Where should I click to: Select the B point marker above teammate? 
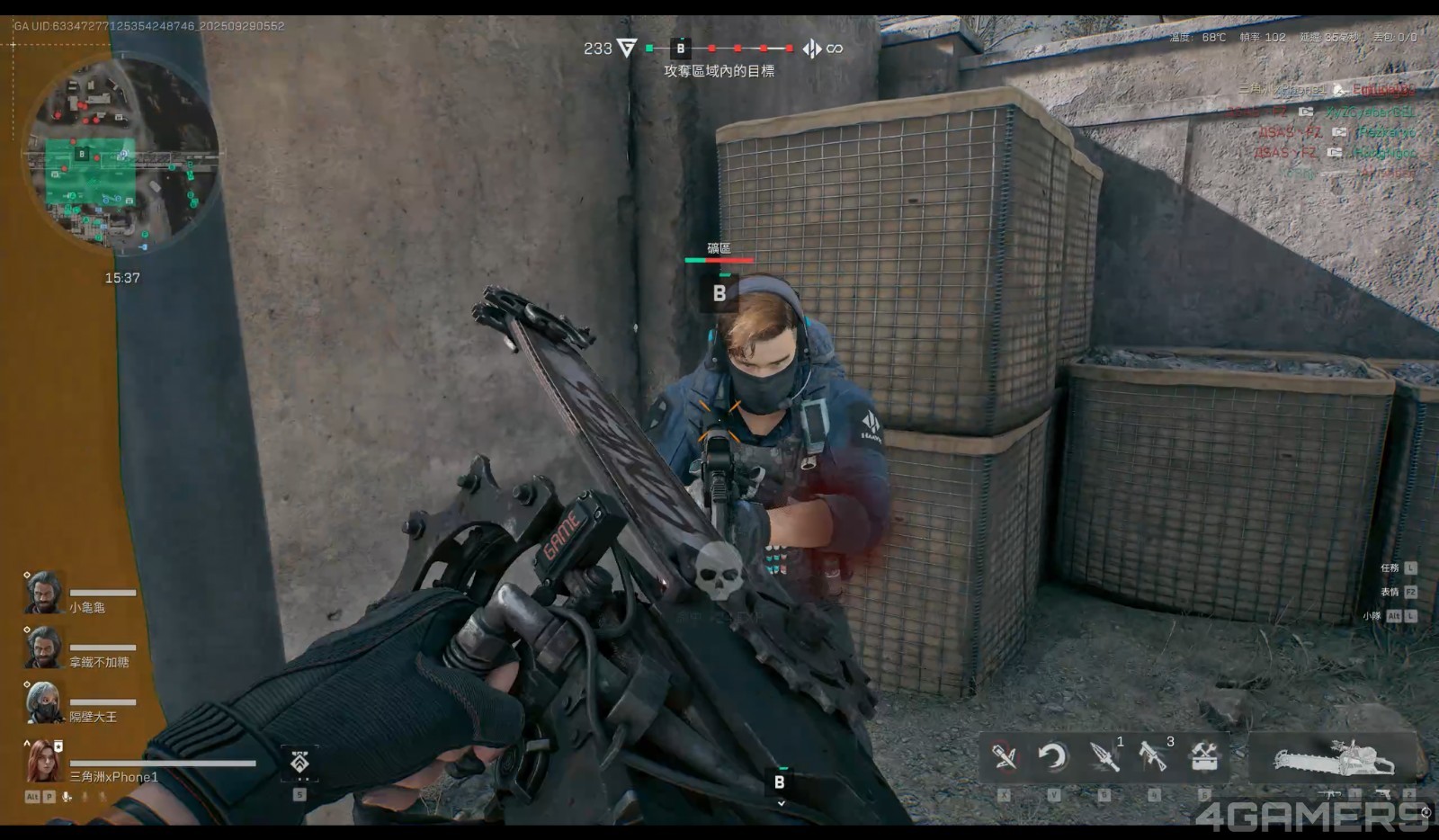coord(719,293)
